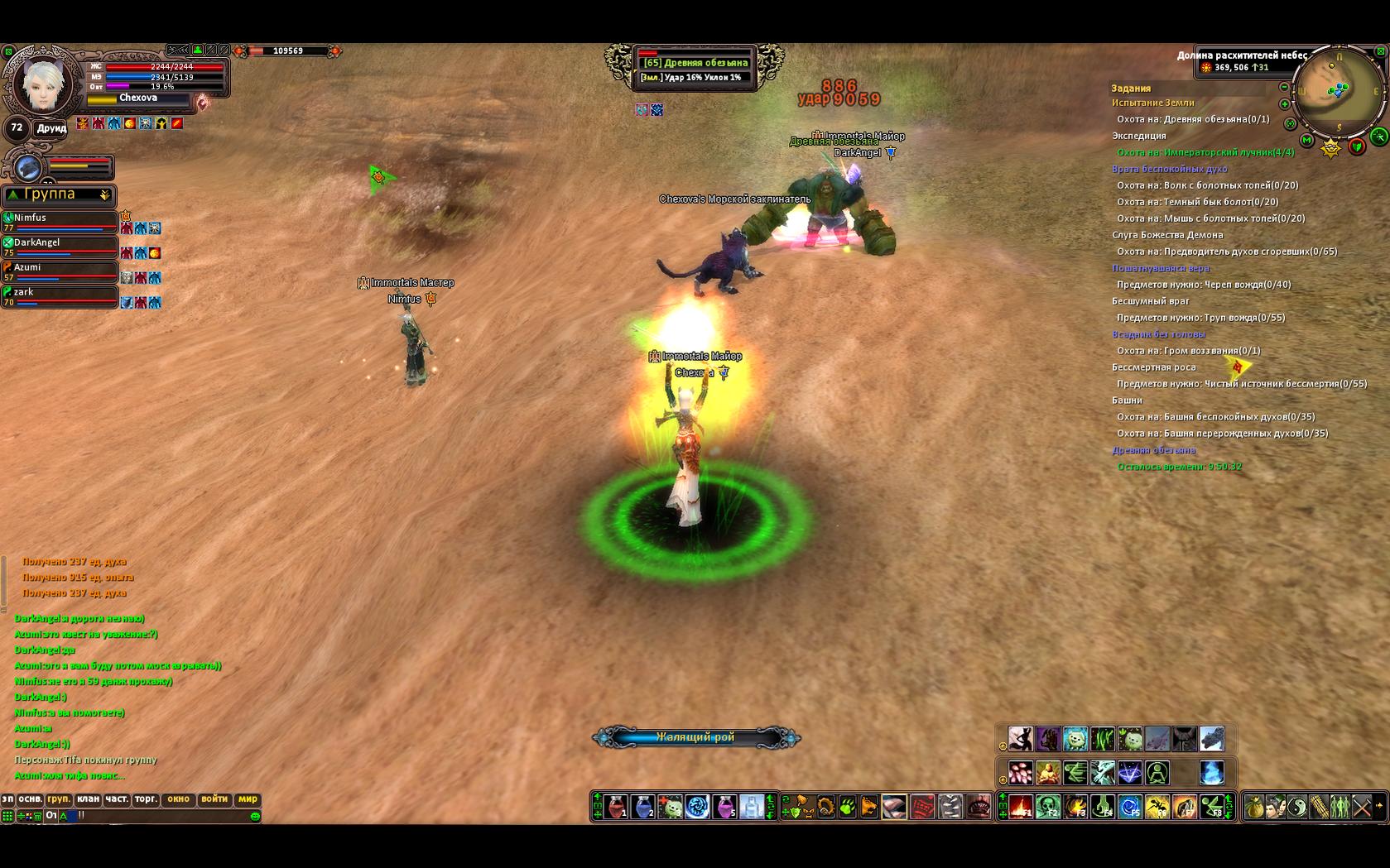
Task: Open the world map with M button
Action: coord(1306,141)
